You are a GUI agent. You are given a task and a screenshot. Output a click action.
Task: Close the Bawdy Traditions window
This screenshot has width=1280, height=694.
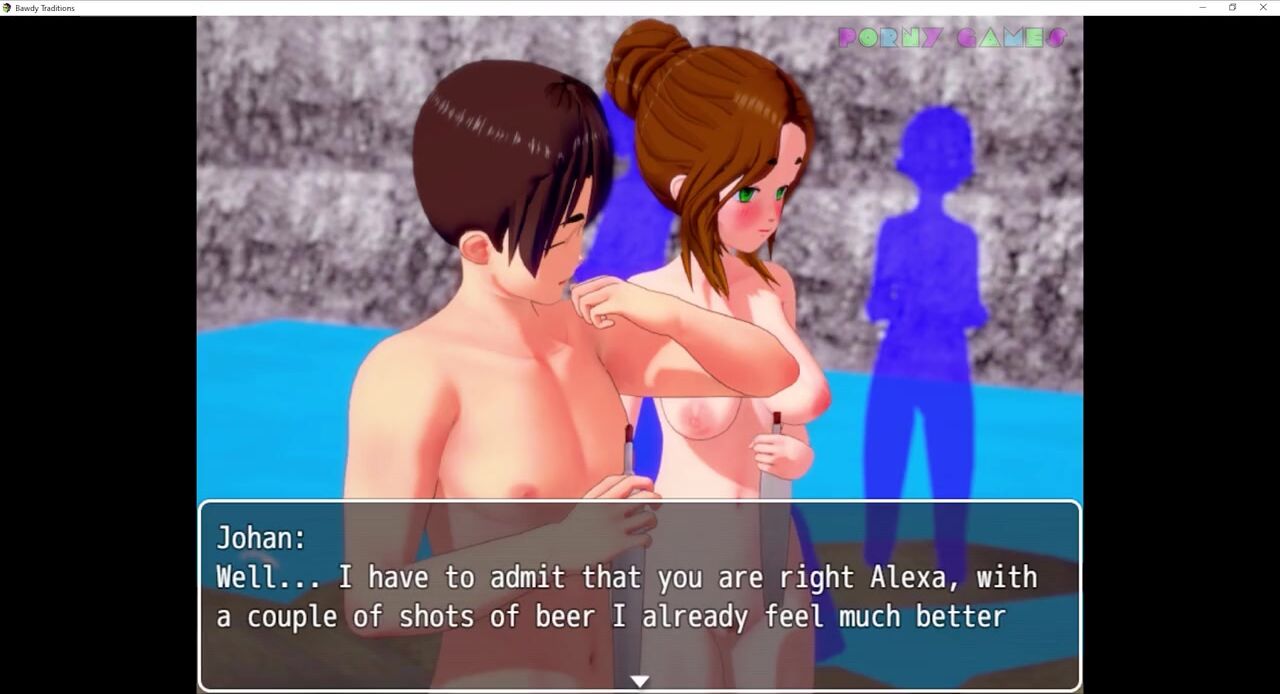coord(1263,8)
